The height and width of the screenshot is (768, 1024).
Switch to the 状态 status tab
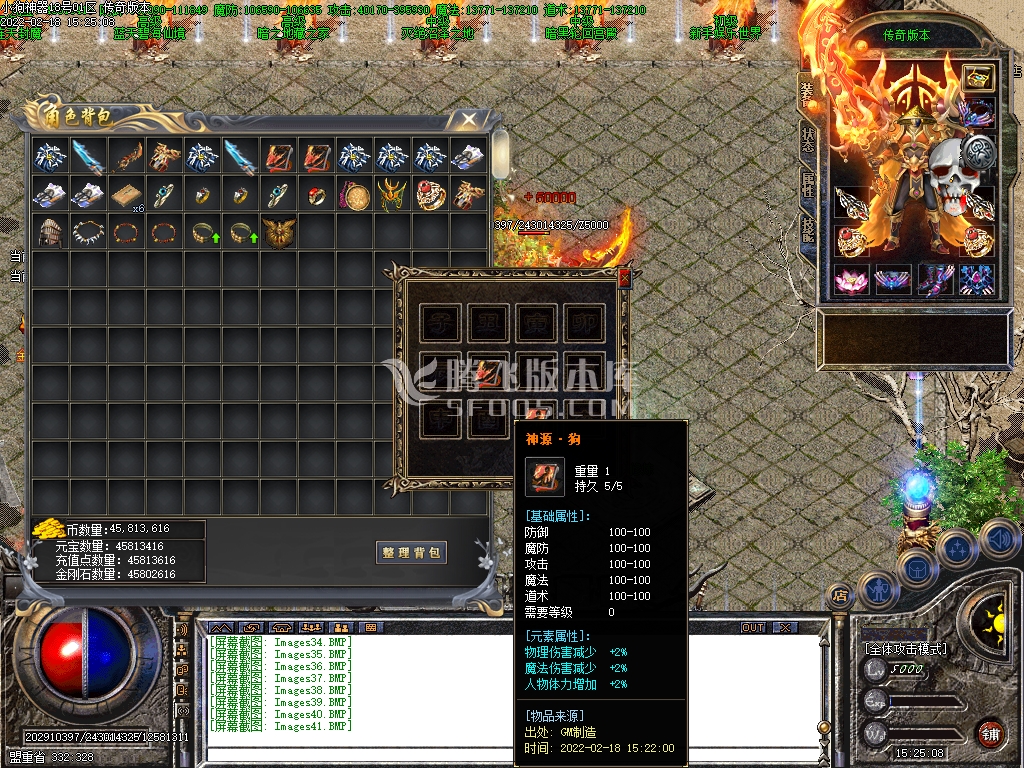click(x=808, y=141)
